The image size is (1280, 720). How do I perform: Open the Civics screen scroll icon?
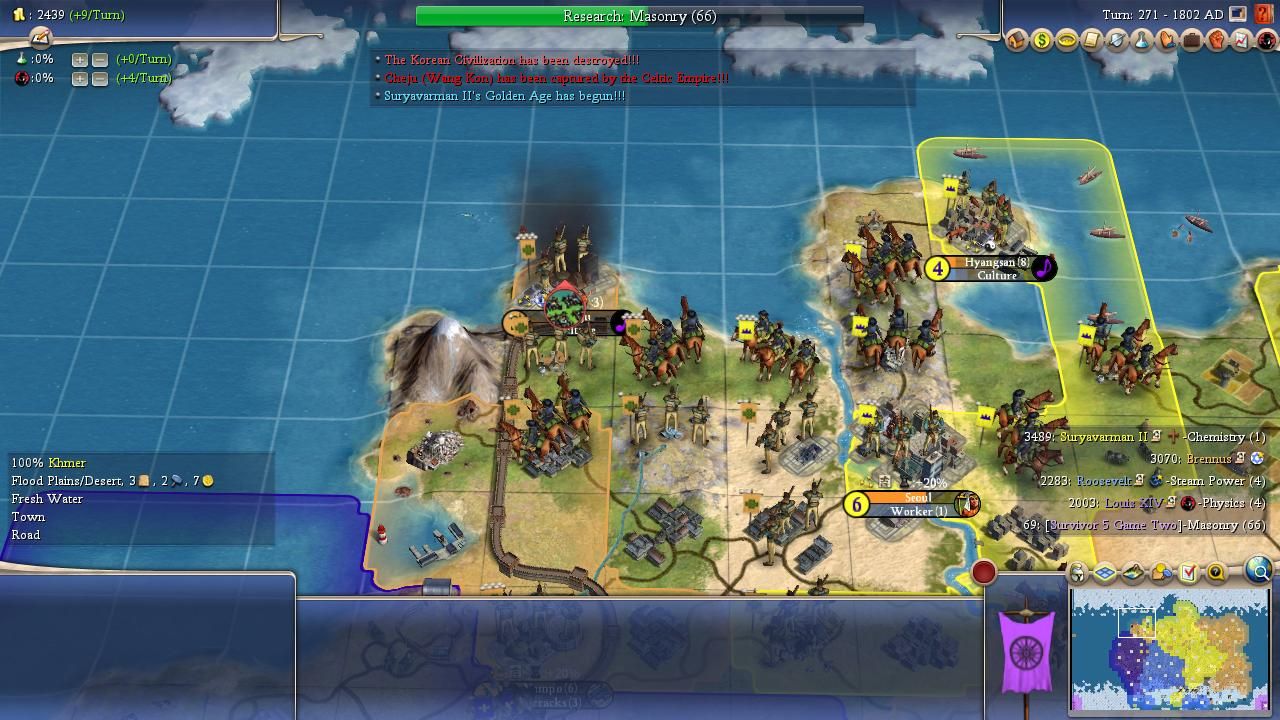(x=1091, y=41)
